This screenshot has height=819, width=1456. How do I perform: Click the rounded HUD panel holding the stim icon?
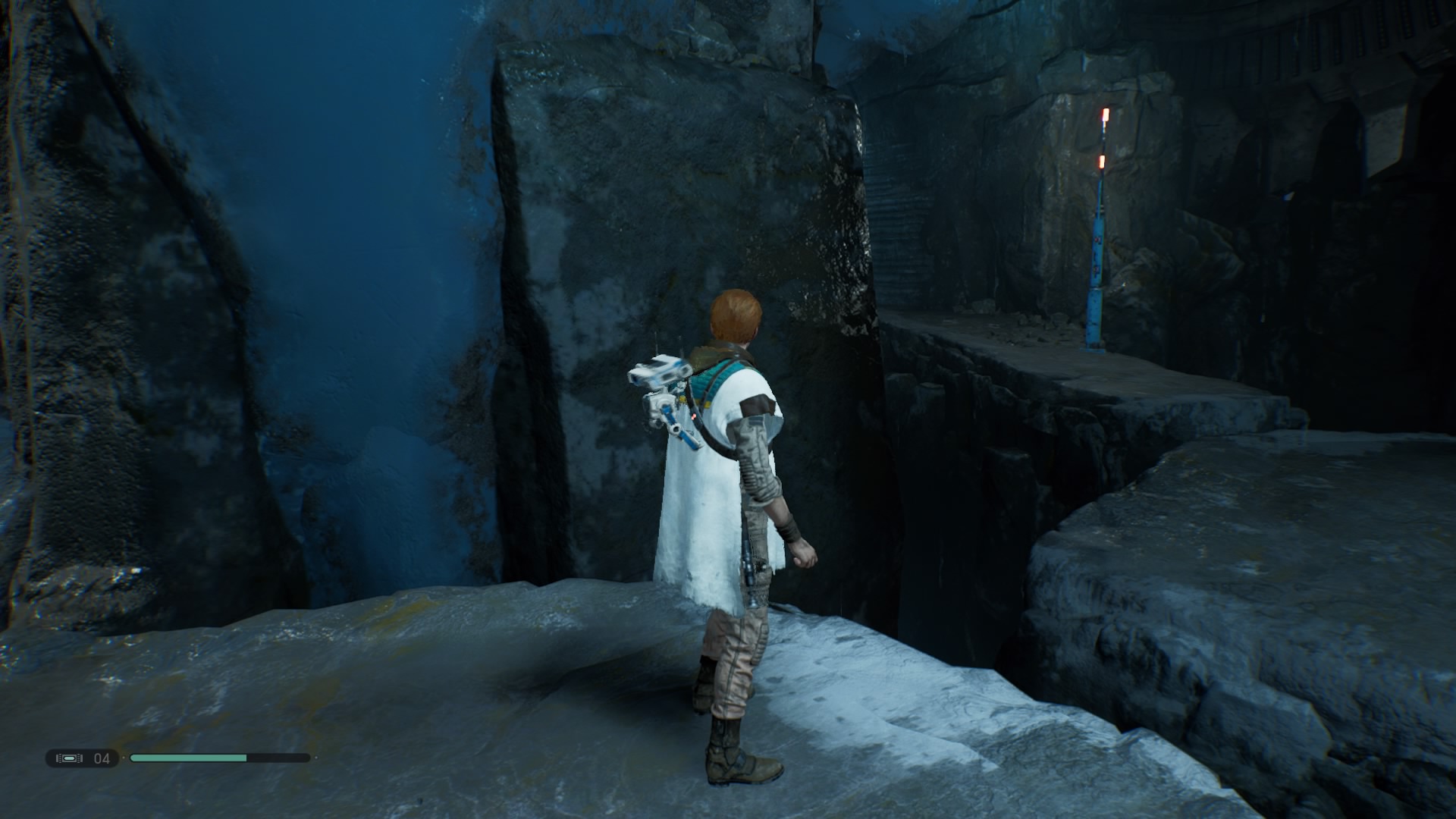pos(83,758)
